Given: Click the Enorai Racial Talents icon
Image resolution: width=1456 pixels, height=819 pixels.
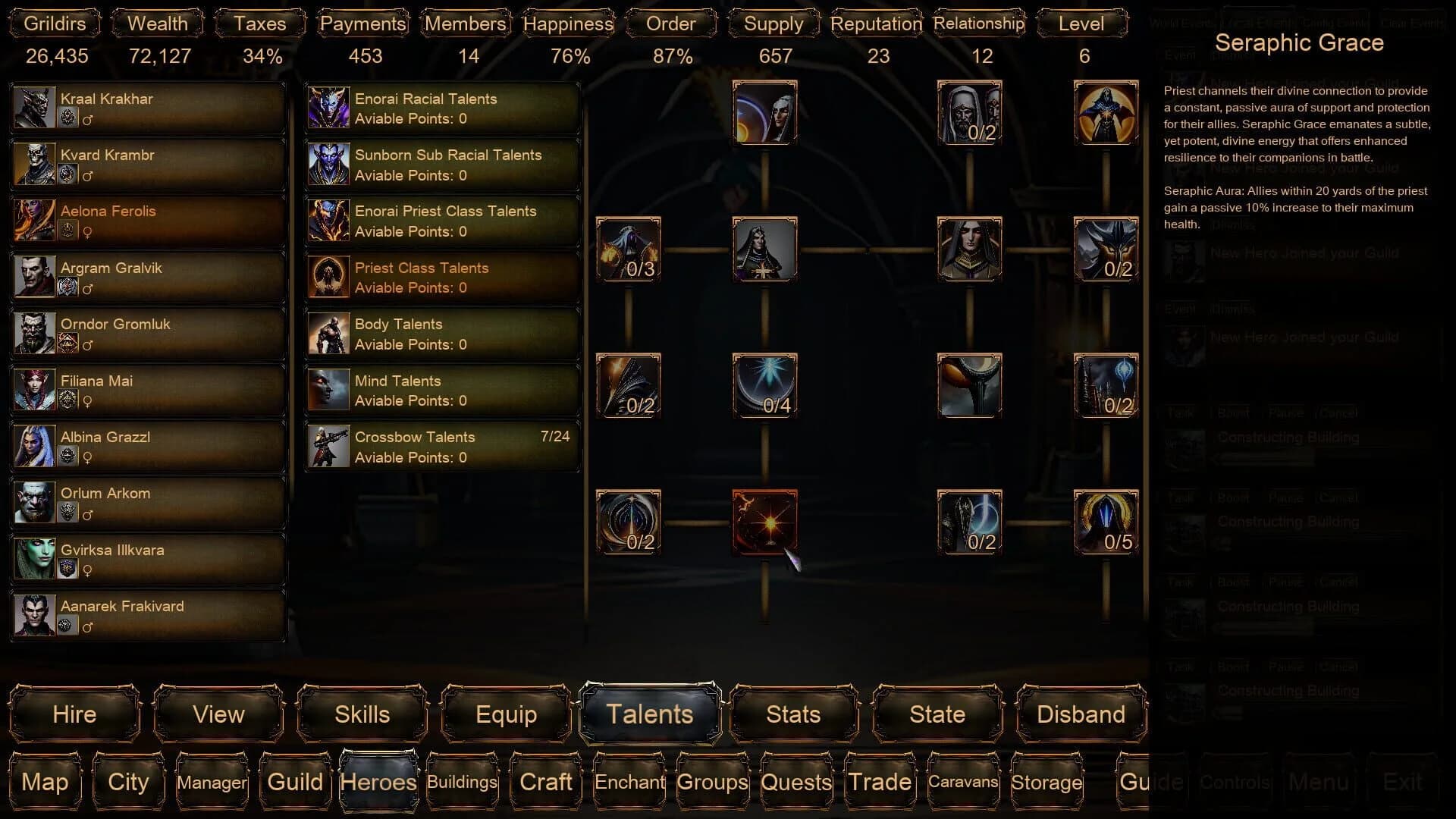Looking at the screenshot, I should tap(328, 108).
